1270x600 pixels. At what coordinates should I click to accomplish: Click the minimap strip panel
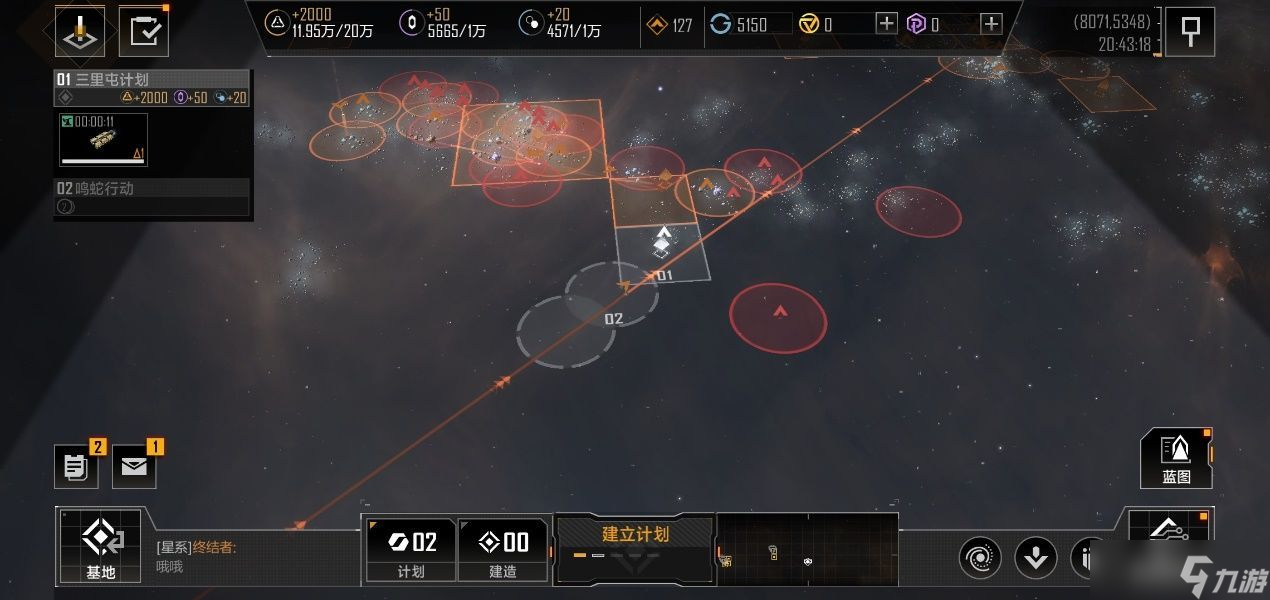(807, 548)
